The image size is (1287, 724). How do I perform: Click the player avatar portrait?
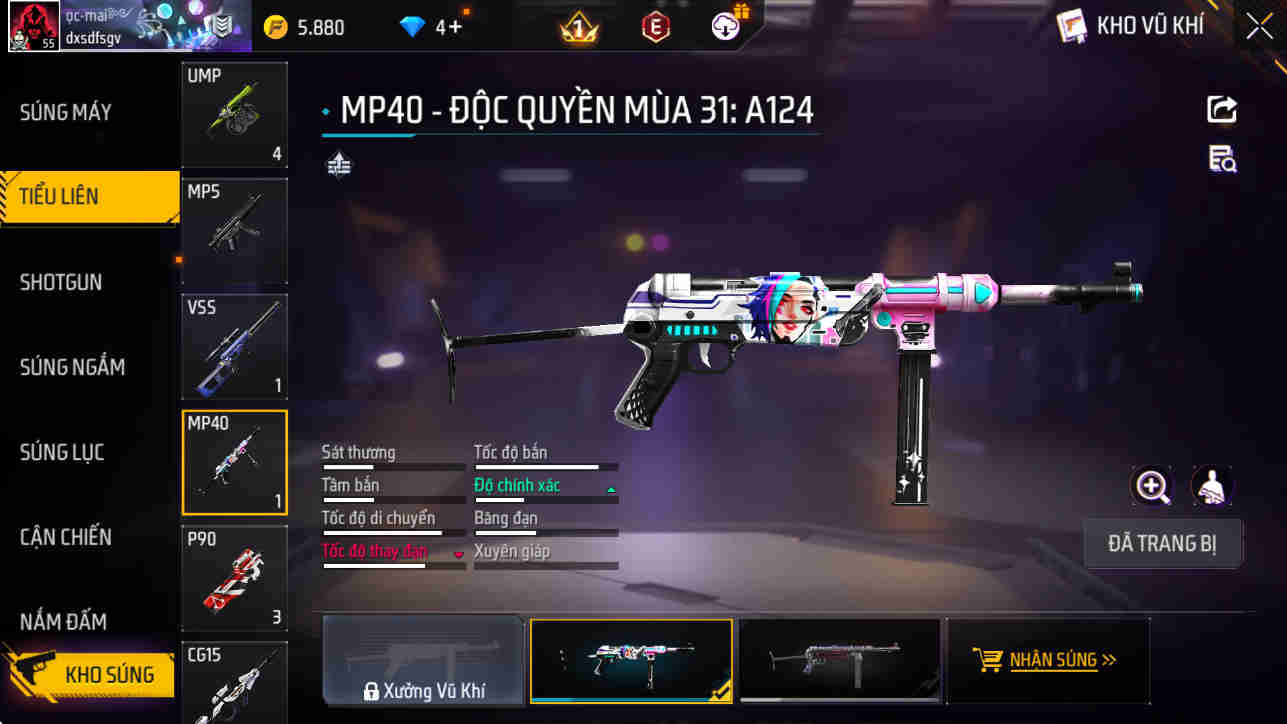33,27
